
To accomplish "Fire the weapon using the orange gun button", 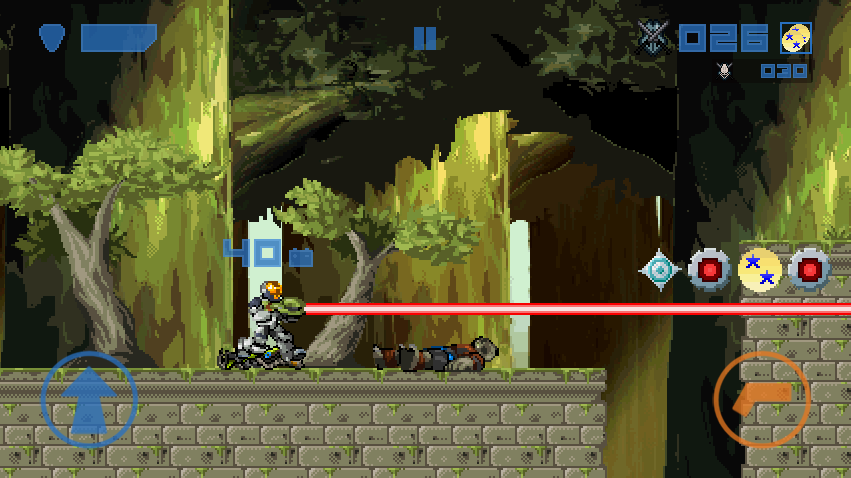I will pyautogui.click(x=762, y=399).
